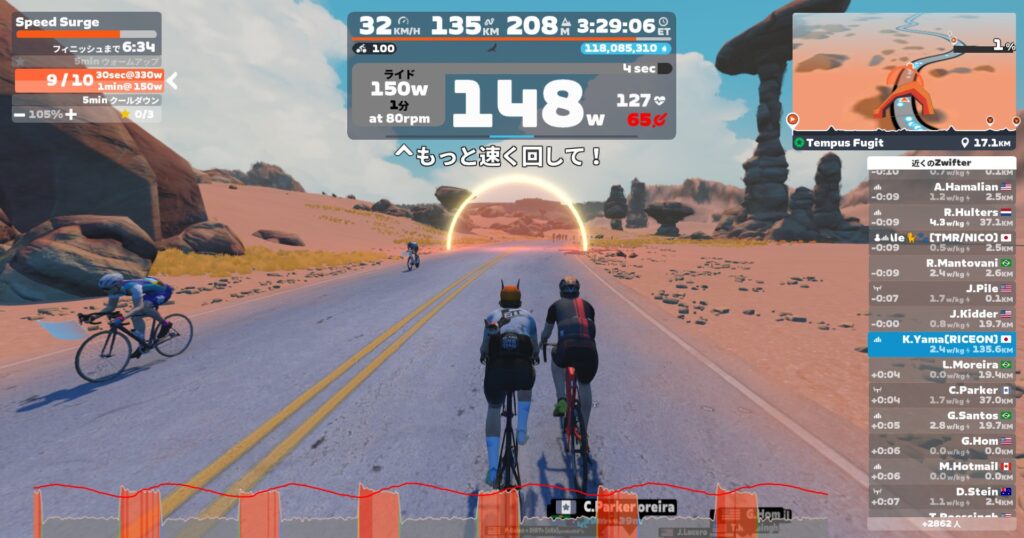Select M.Hotmail in the rider list
The height and width of the screenshot is (538, 1024).
coord(941,471)
